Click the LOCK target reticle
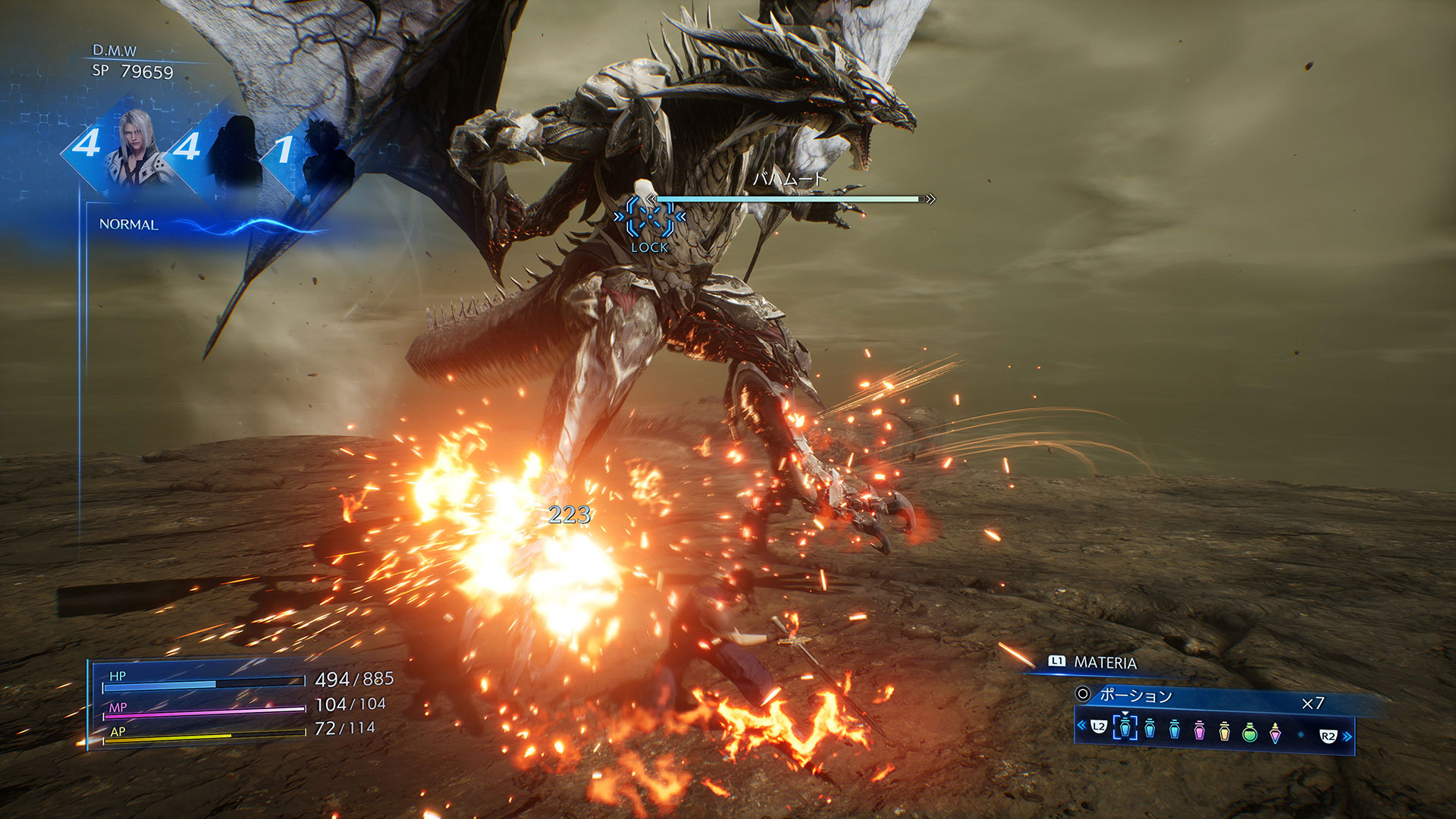Viewport: 1456px width, 819px height. [650, 218]
